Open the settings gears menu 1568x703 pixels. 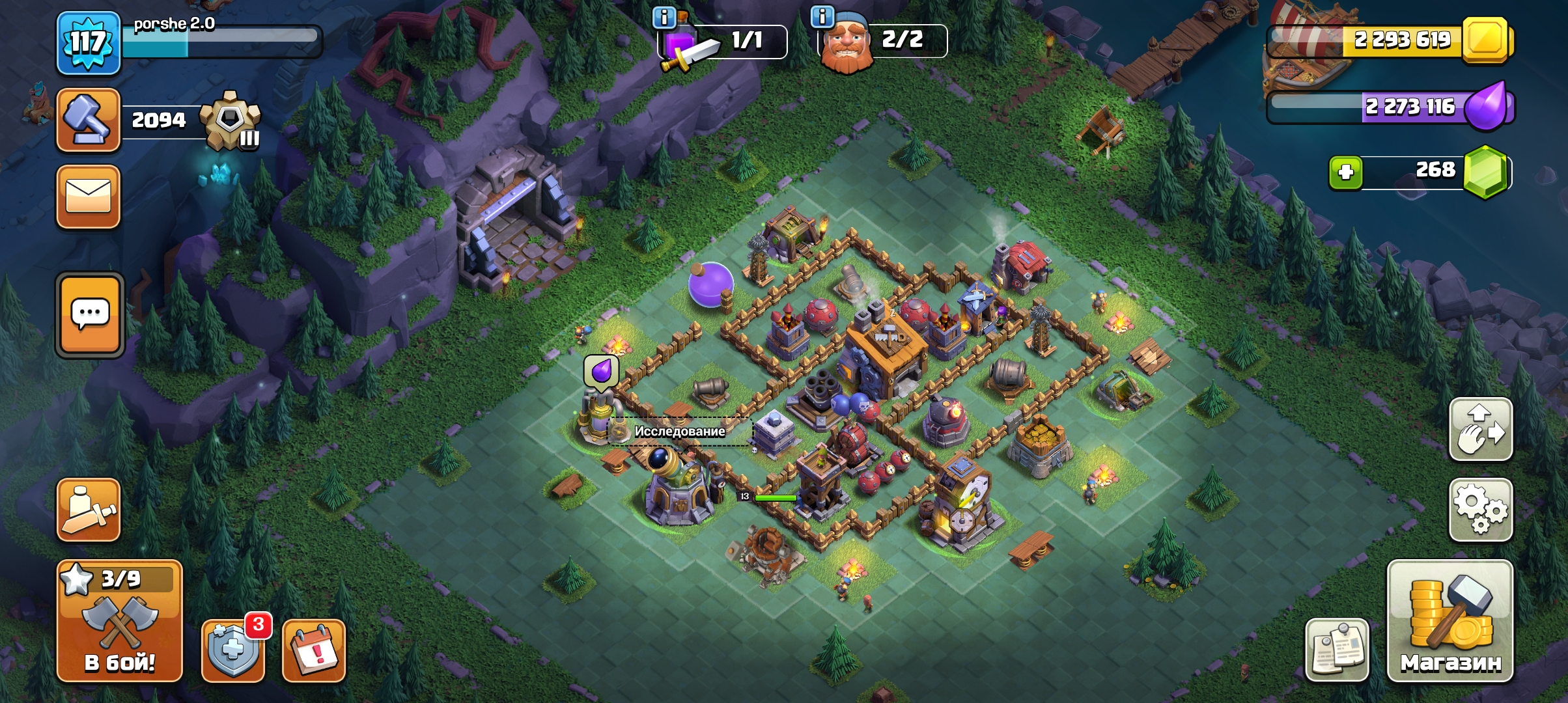1480,510
